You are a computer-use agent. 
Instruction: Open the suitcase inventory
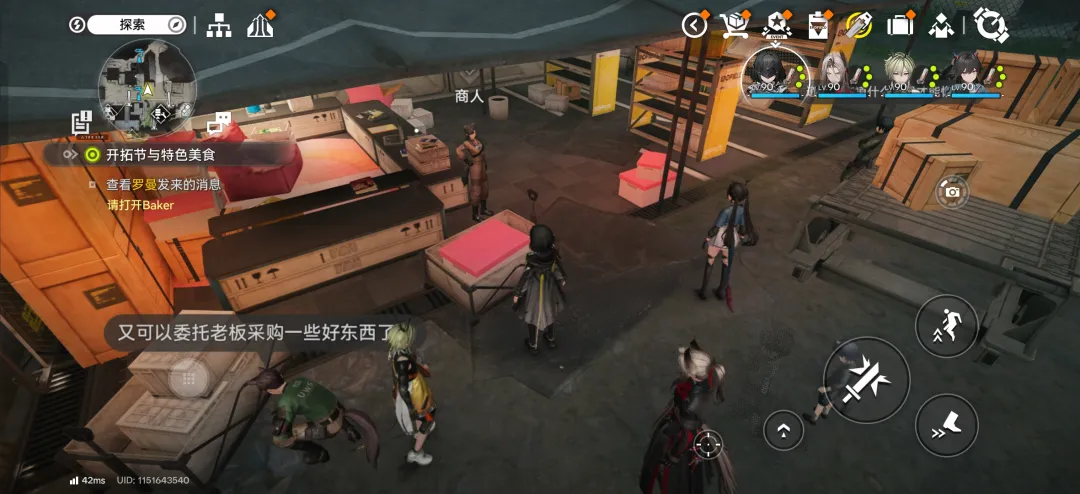click(900, 25)
